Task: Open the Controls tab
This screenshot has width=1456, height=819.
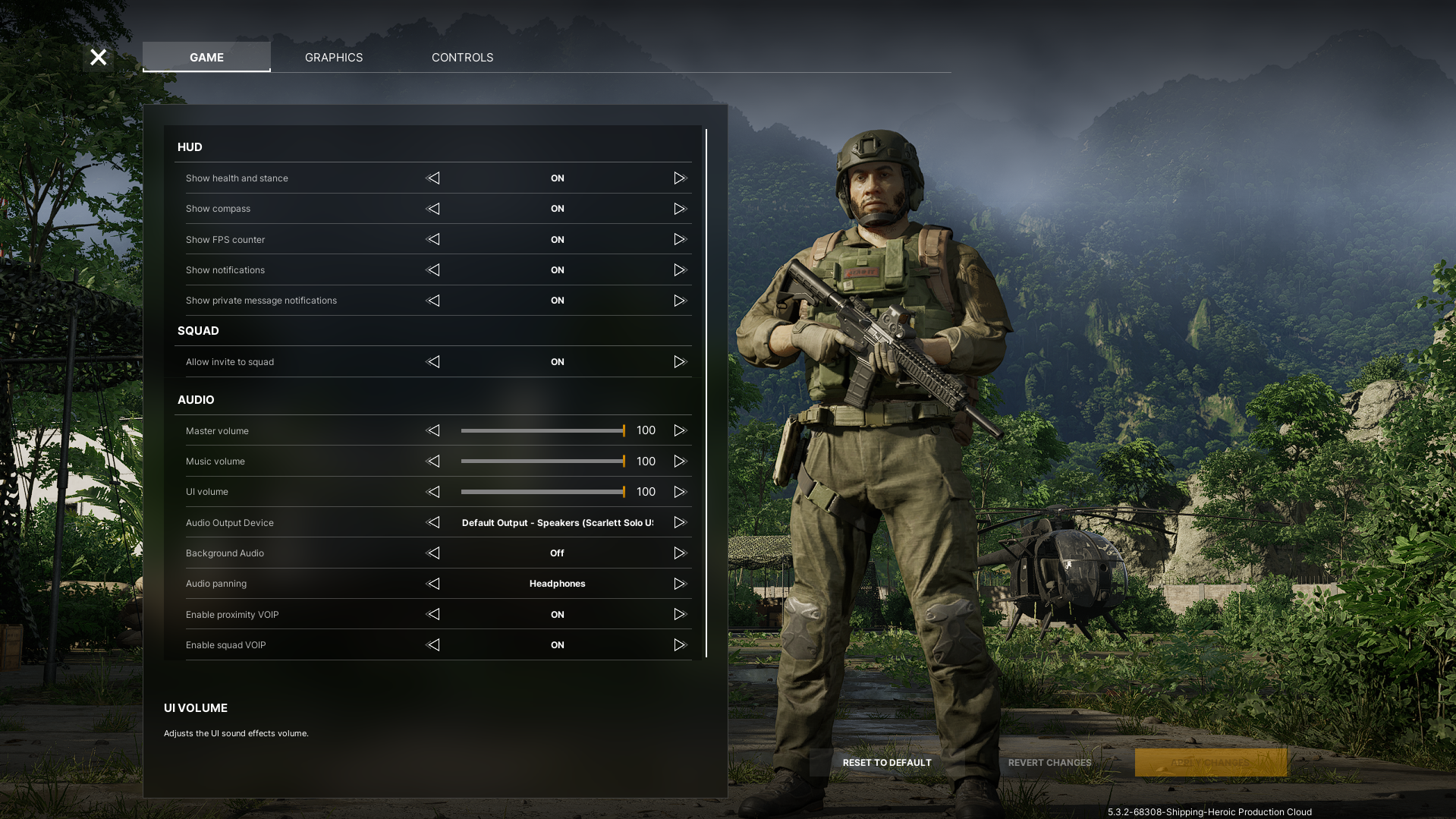Action: [x=462, y=58]
